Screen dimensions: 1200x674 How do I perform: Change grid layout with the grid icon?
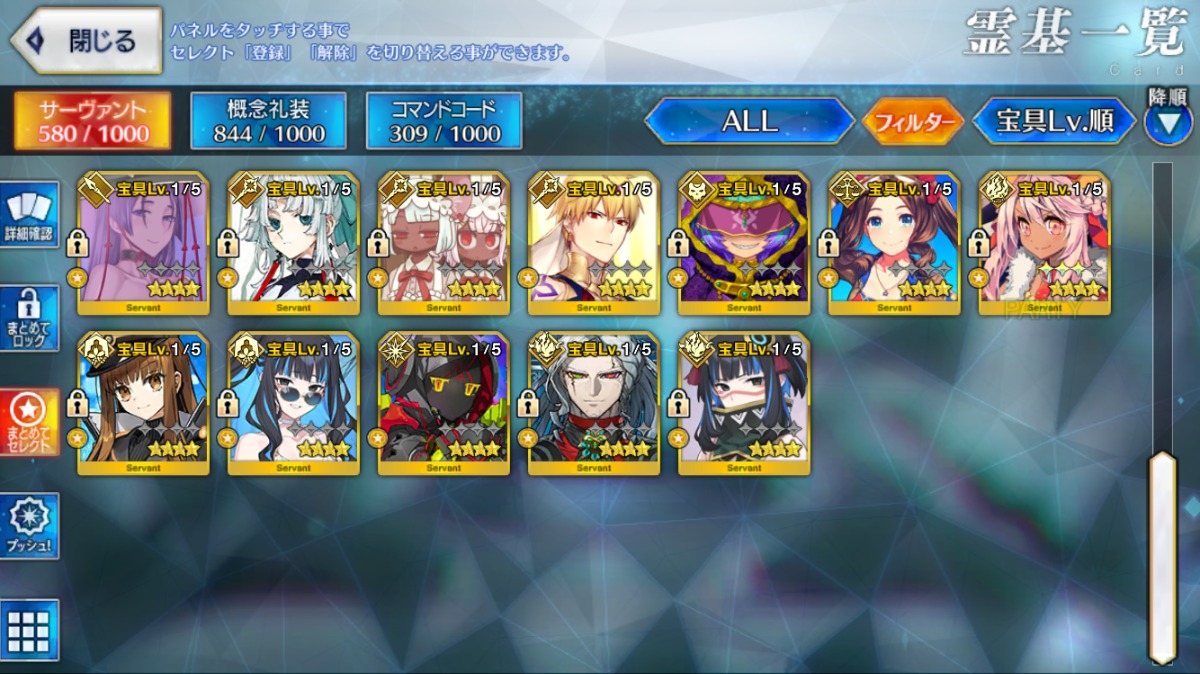point(29,630)
